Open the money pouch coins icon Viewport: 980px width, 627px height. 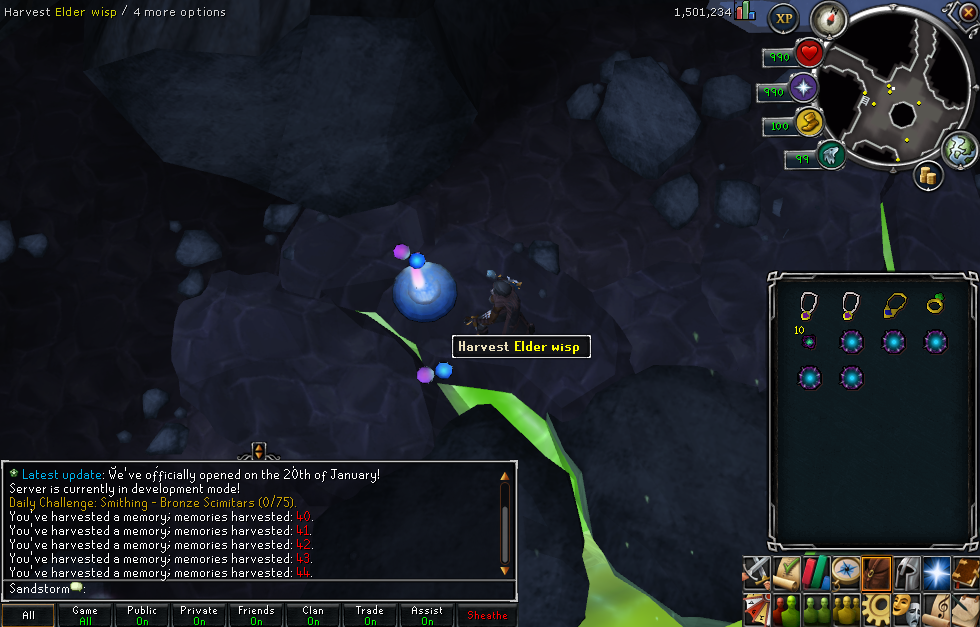pos(929,176)
